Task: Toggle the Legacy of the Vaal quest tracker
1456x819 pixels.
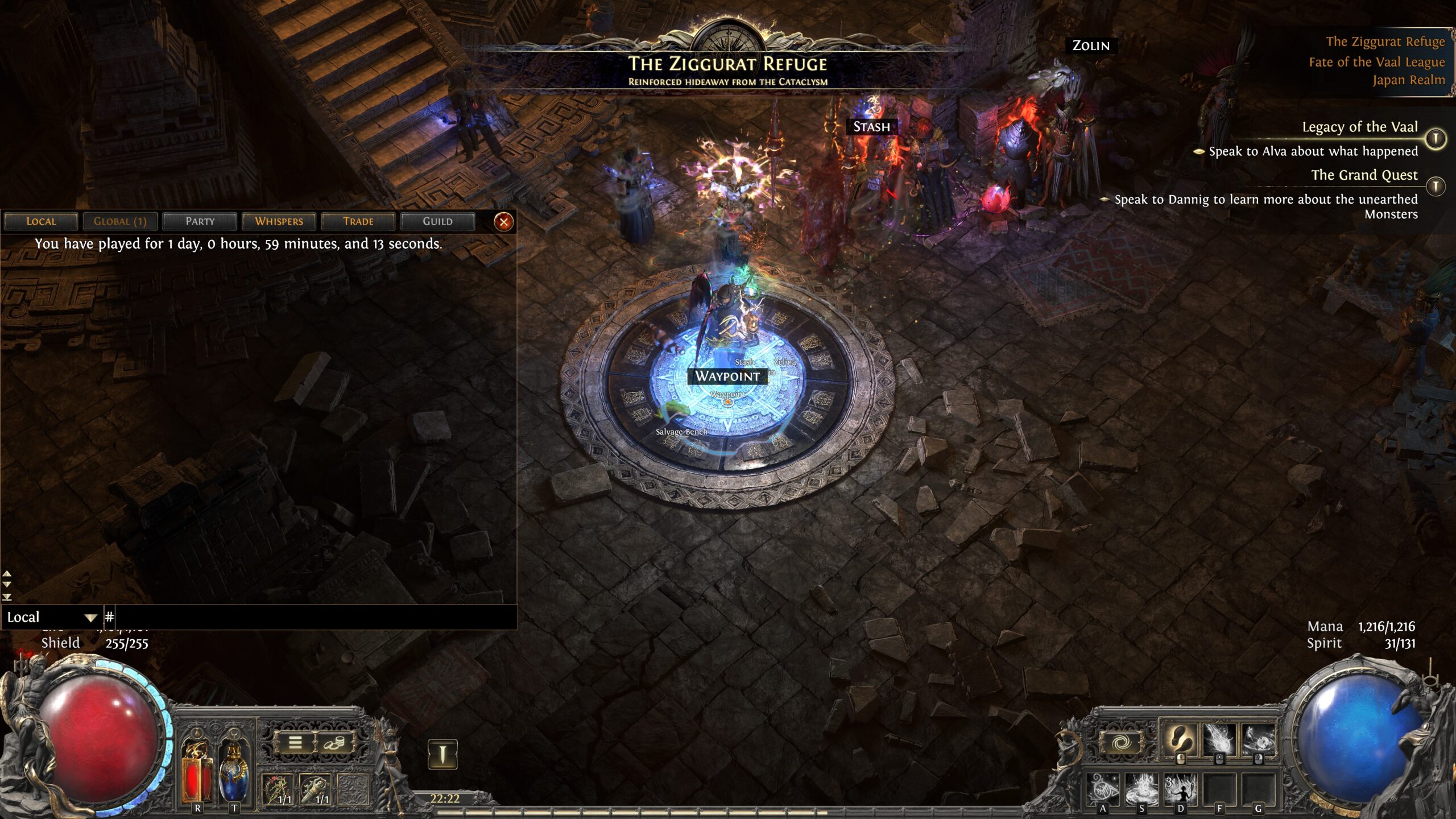Action: tap(1436, 138)
